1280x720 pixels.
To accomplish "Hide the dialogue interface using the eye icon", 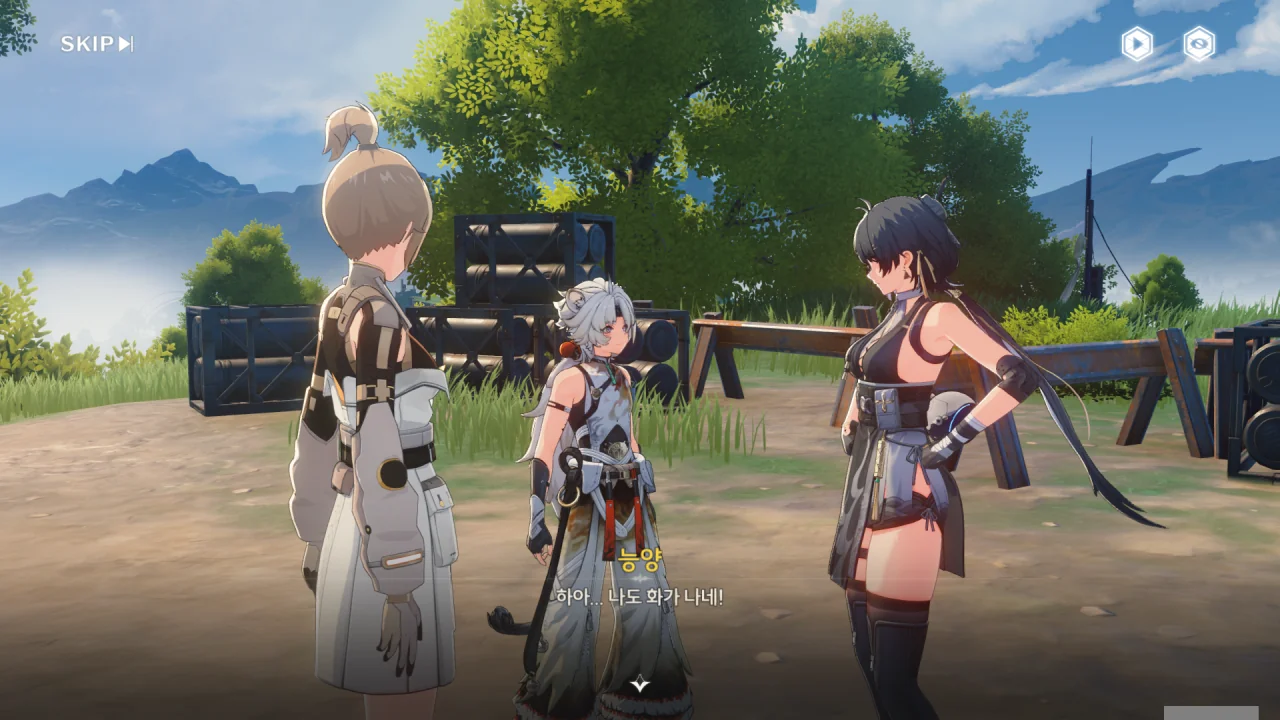I will click(x=1199, y=44).
